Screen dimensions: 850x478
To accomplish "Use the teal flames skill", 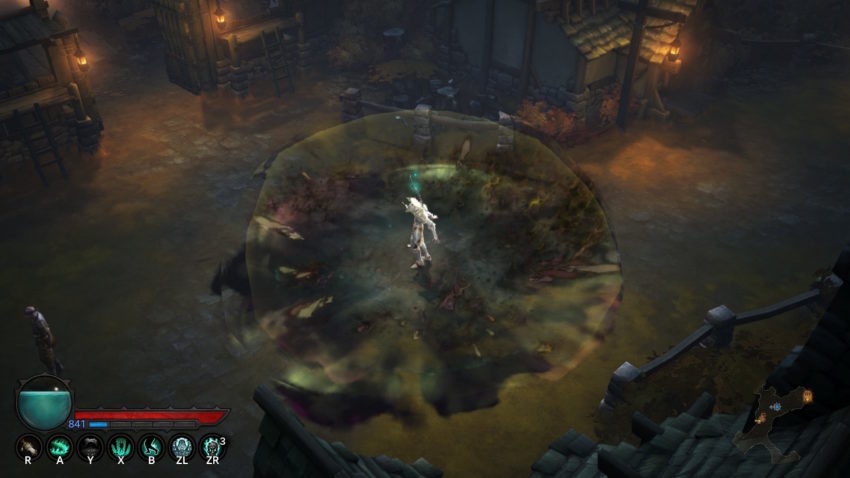I will (59, 446).
